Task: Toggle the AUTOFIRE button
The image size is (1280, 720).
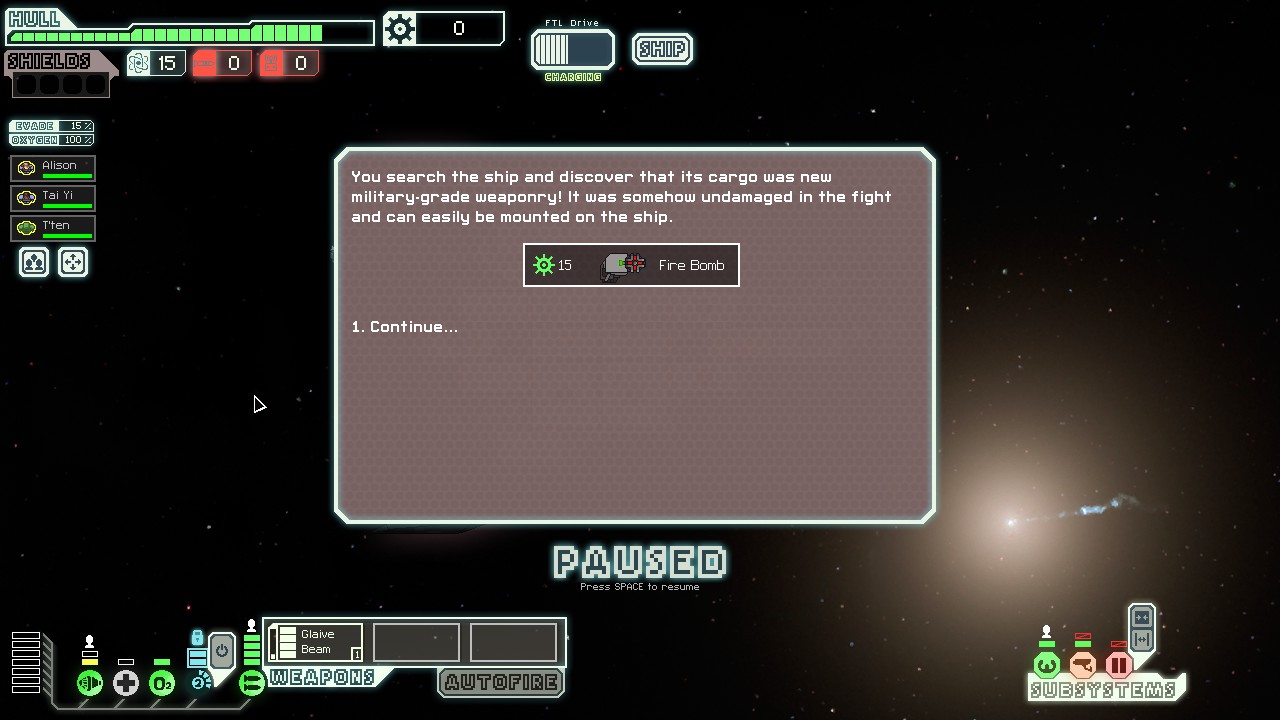Action: pos(501,682)
